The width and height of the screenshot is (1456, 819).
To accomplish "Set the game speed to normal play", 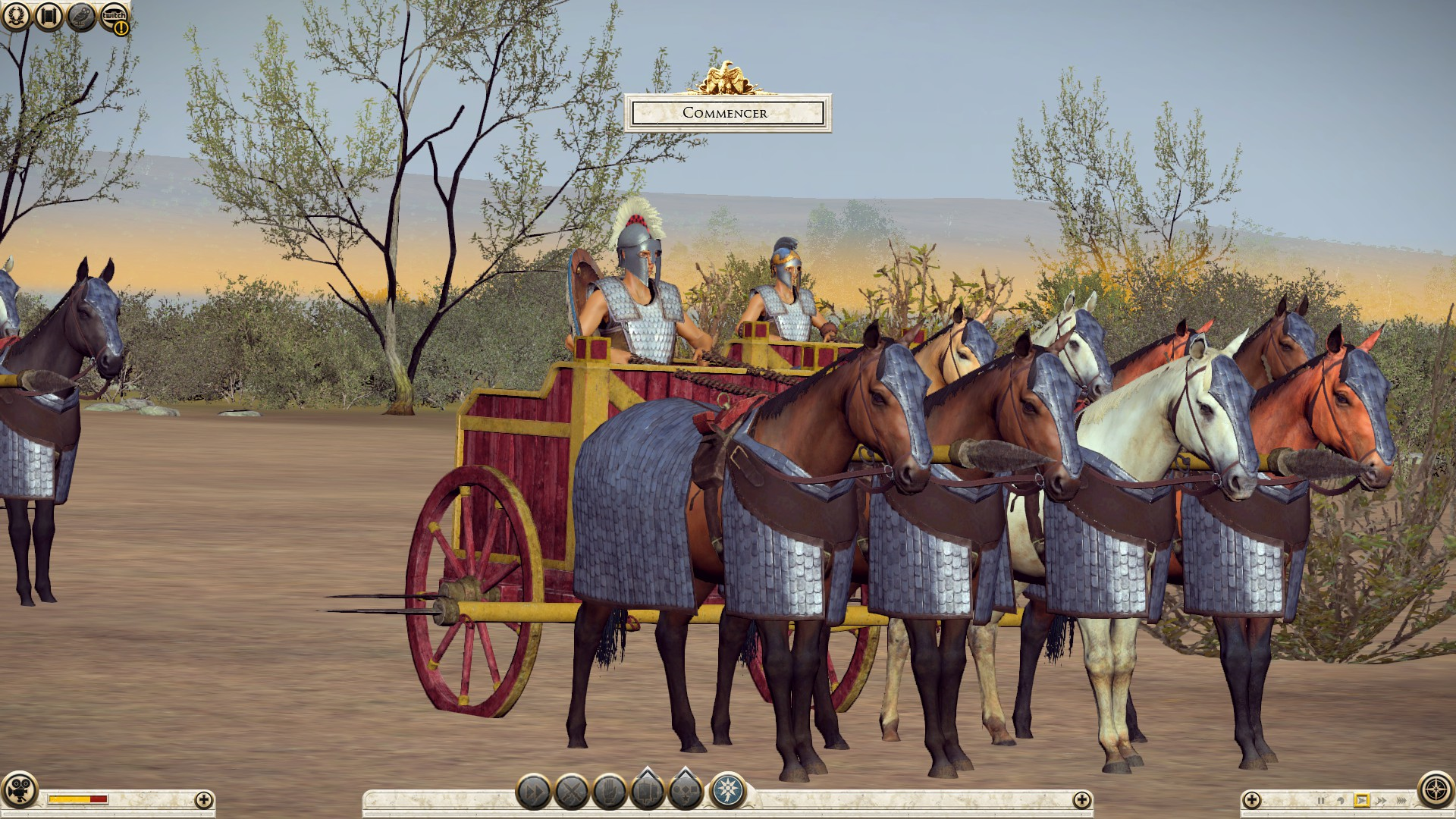I will point(1361,800).
